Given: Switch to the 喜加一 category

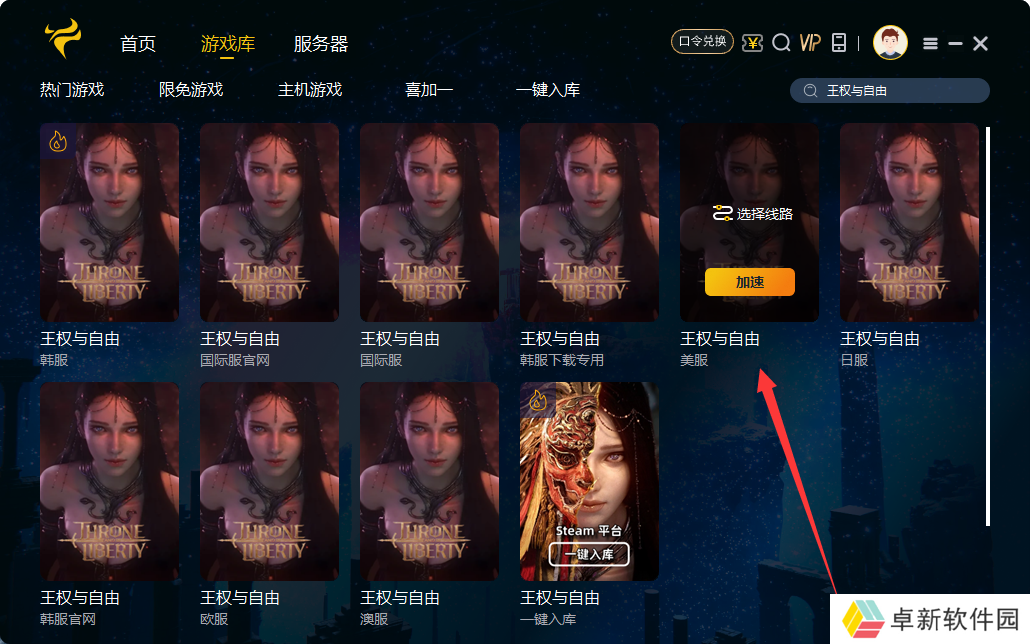Looking at the screenshot, I should (429, 90).
